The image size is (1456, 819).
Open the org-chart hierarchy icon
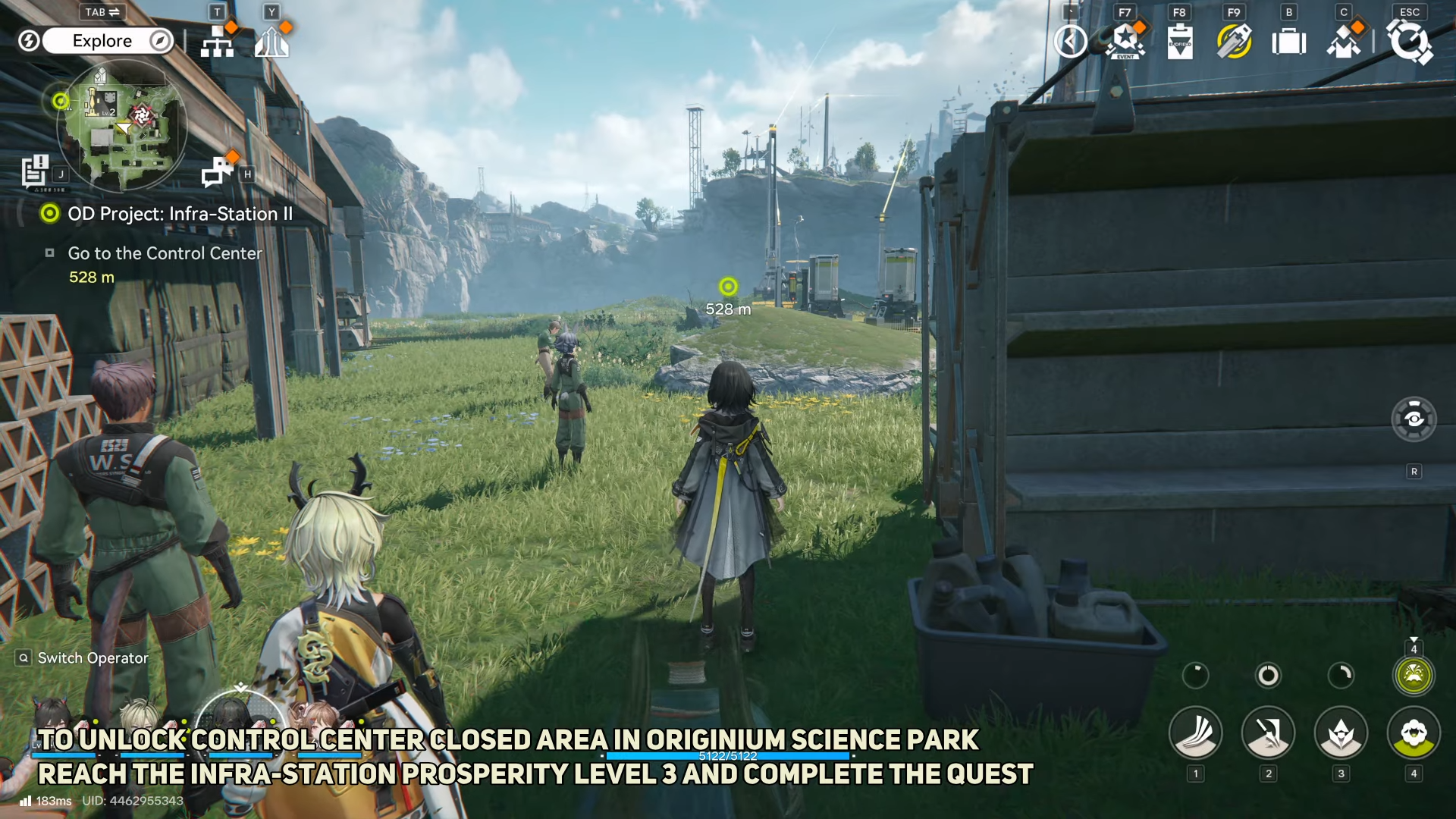click(x=218, y=42)
